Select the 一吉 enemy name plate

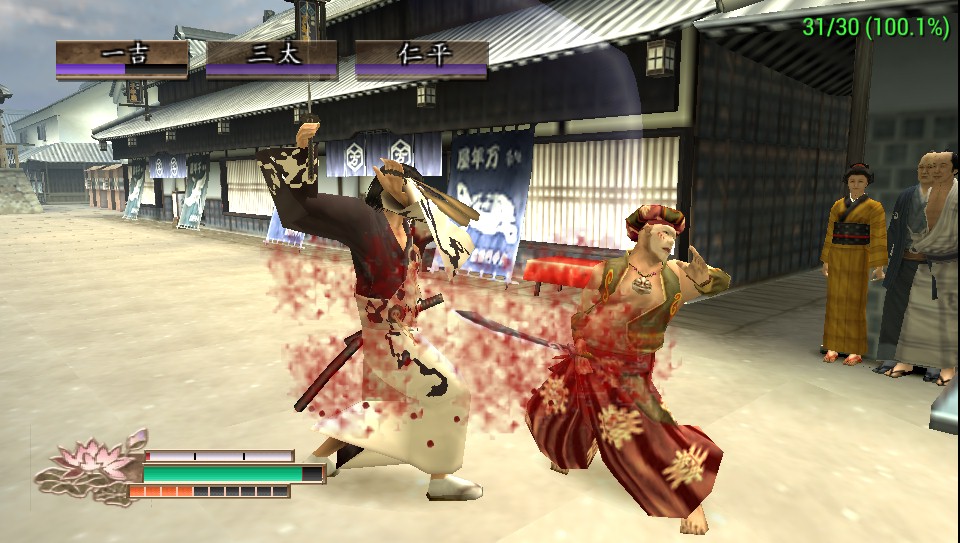point(122,56)
